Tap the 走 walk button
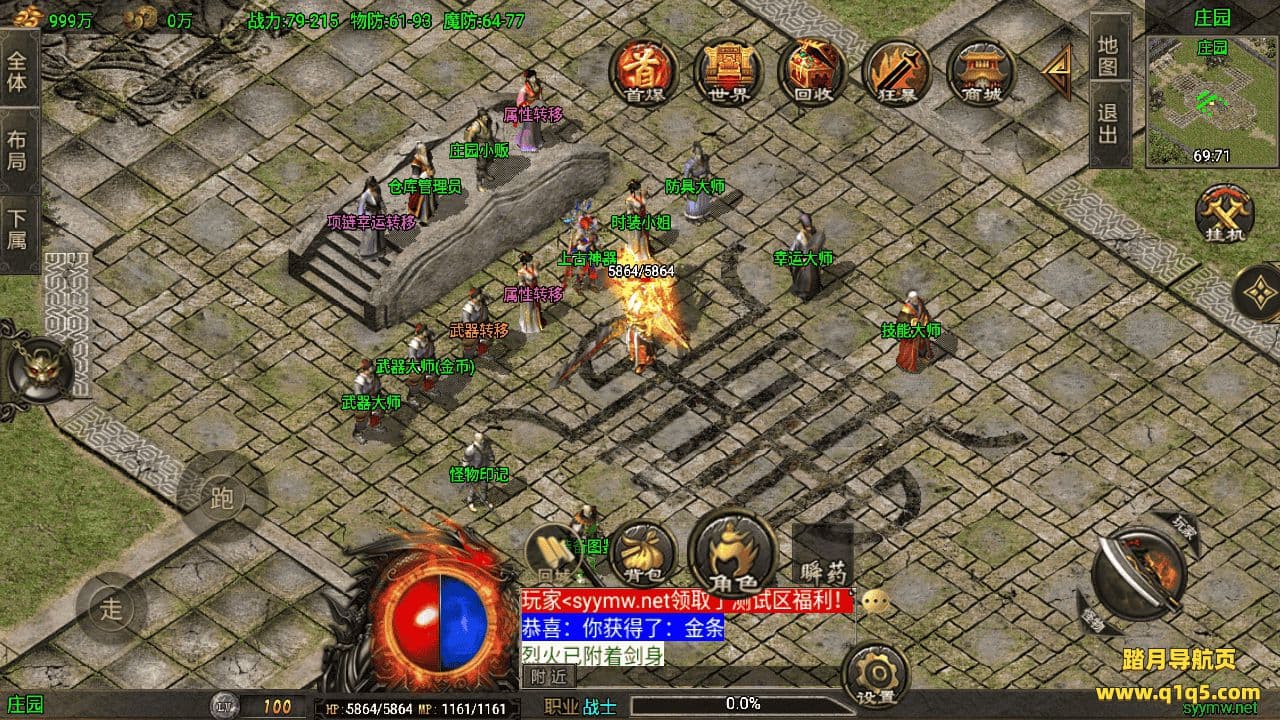Image resolution: width=1280 pixels, height=720 pixels. coord(111,607)
